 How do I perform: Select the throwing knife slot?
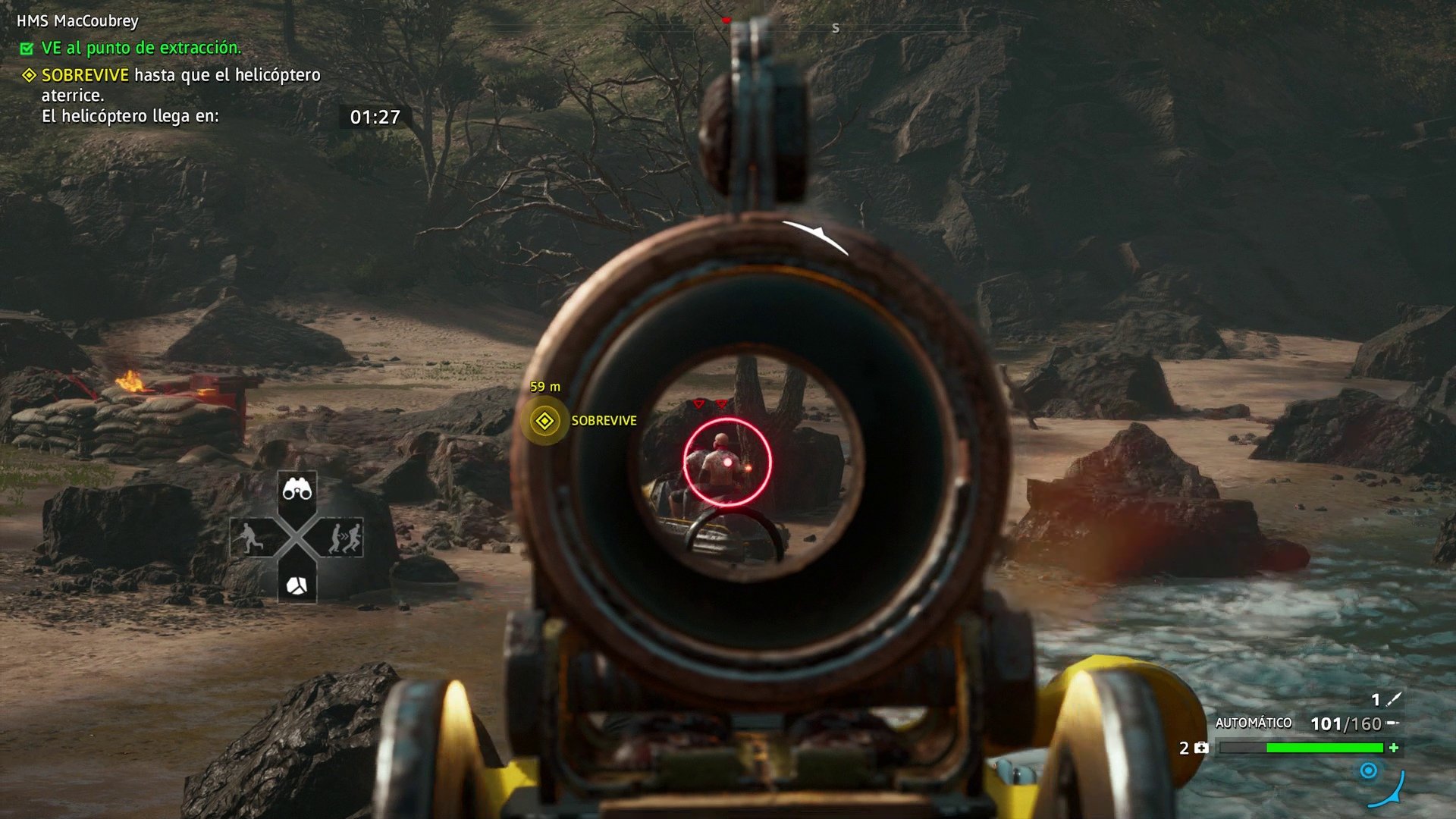tap(1393, 699)
